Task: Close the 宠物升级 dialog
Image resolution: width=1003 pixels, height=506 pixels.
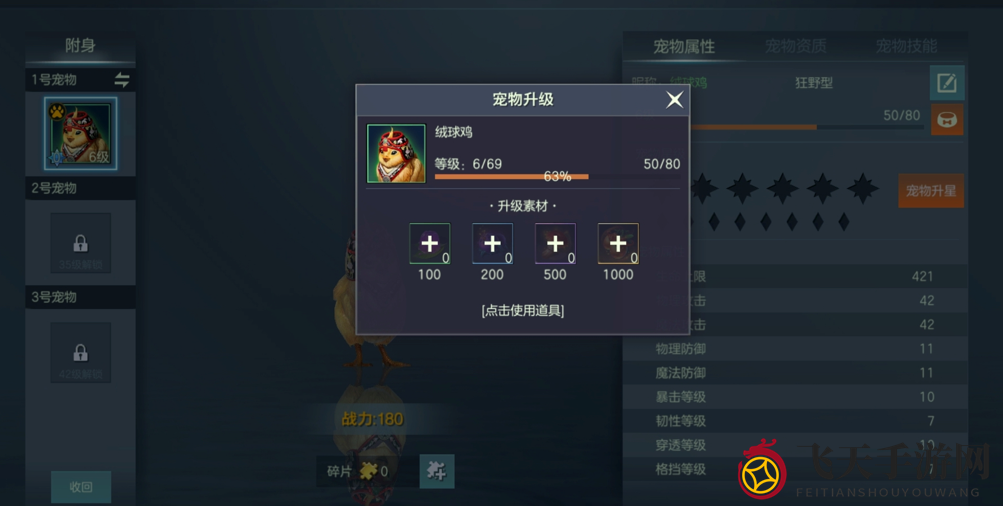Action: pyautogui.click(x=675, y=99)
